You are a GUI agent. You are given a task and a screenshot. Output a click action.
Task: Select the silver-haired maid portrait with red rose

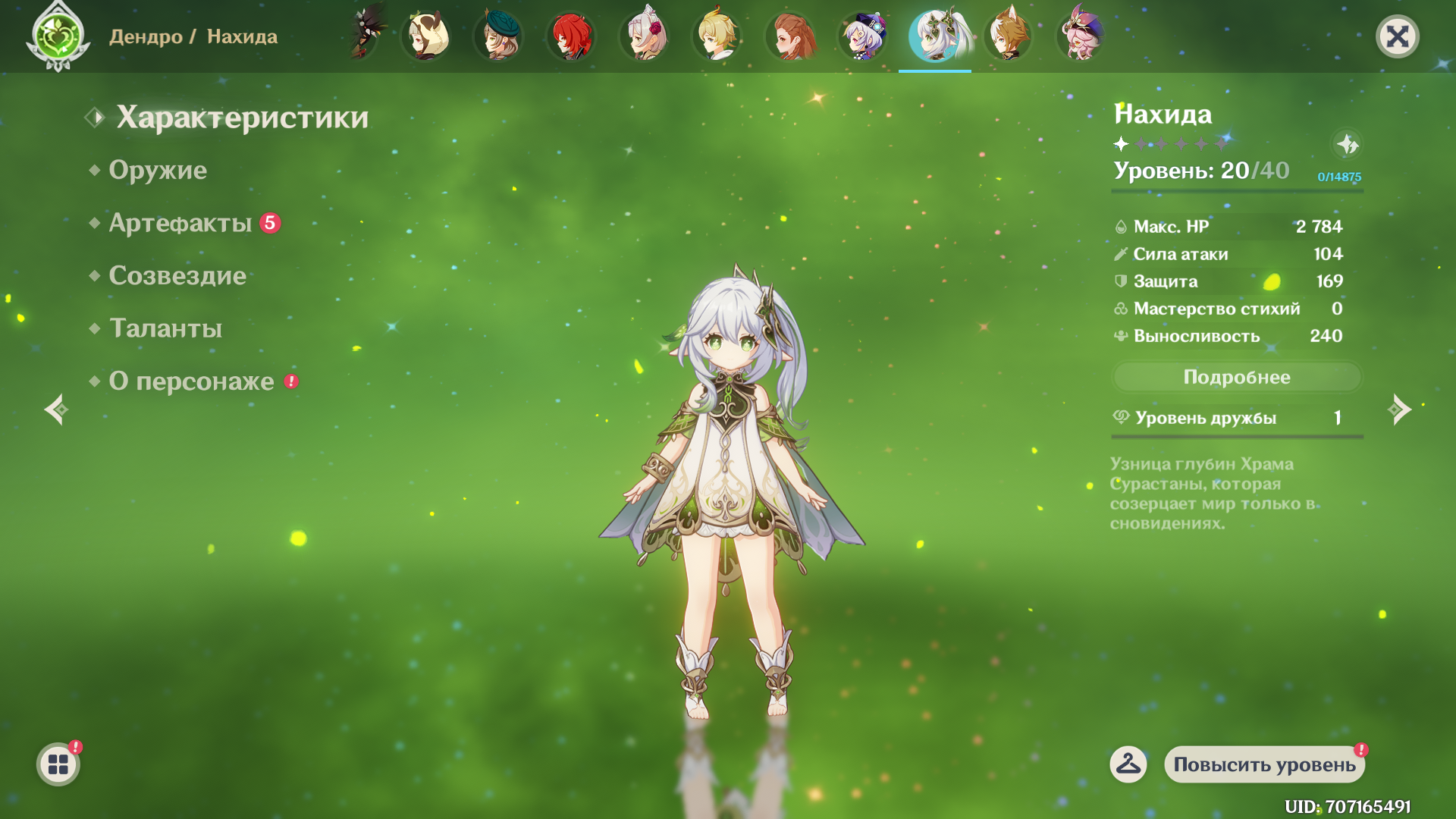click(x=644, y=36)
